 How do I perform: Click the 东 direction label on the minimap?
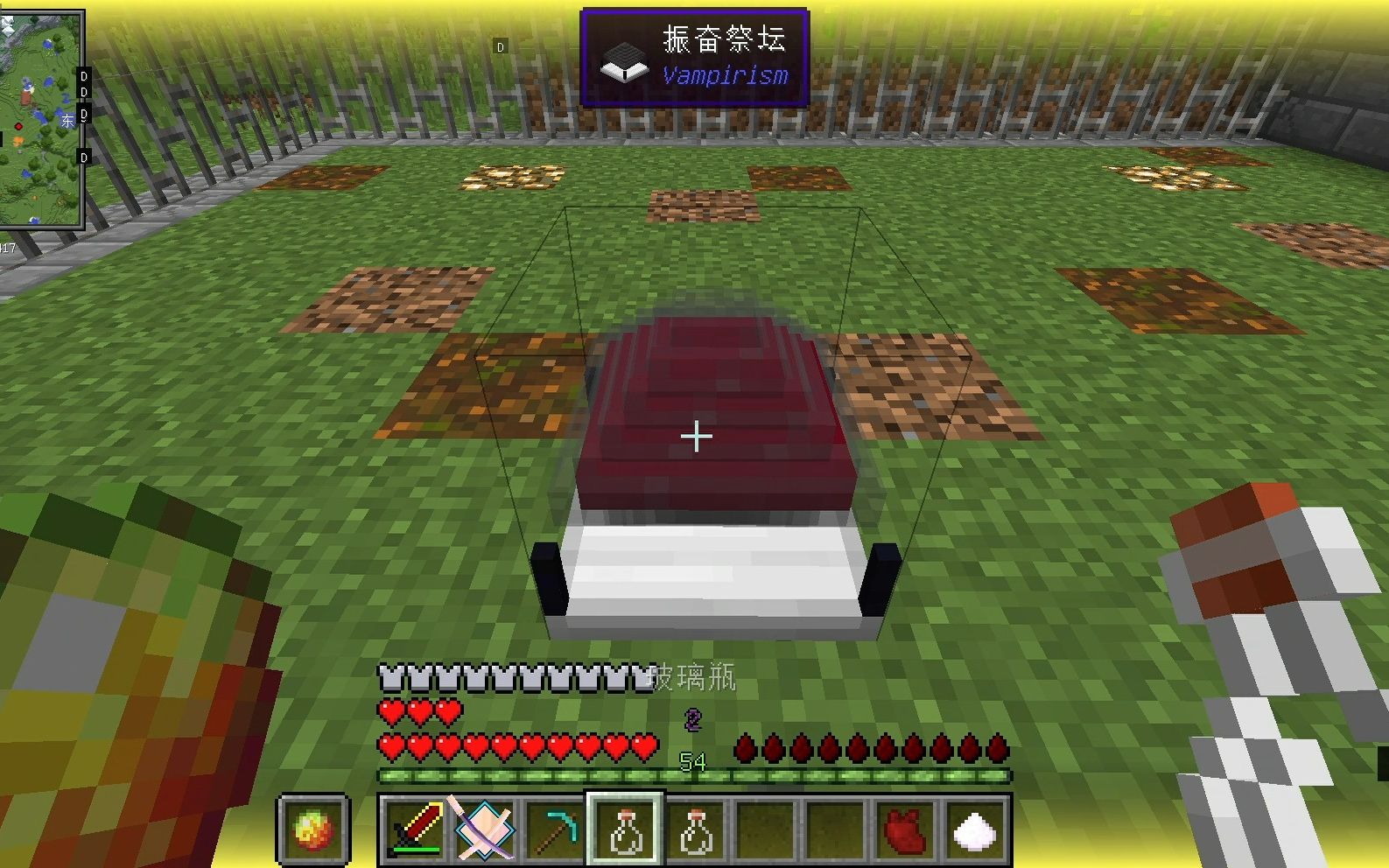tap(67, 119)
